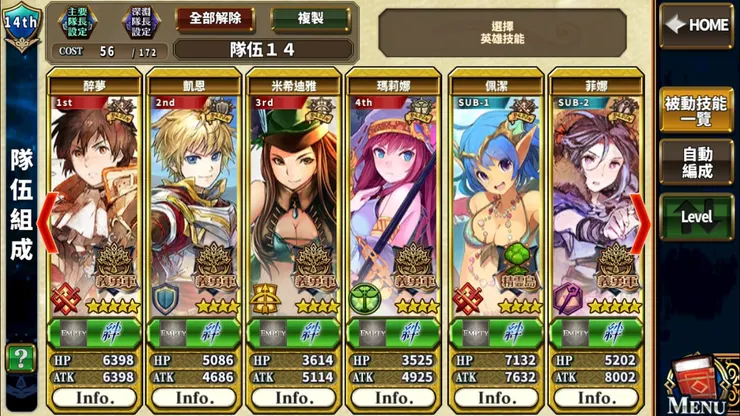Go to the HOME screen
The height and width of the screenshot is (416, 740).
point(696,24)
